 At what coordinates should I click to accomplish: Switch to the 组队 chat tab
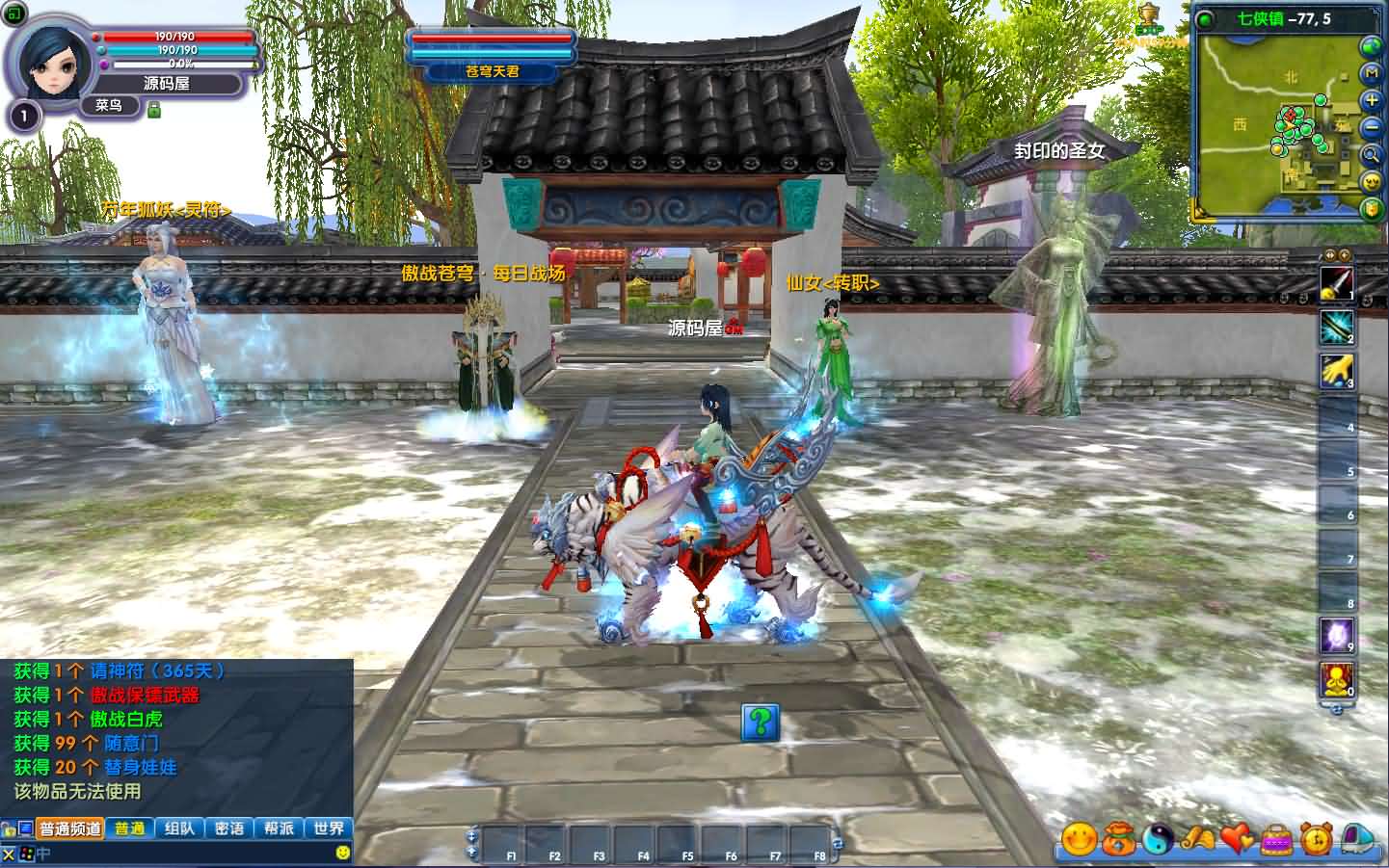(x=181, y=828)
